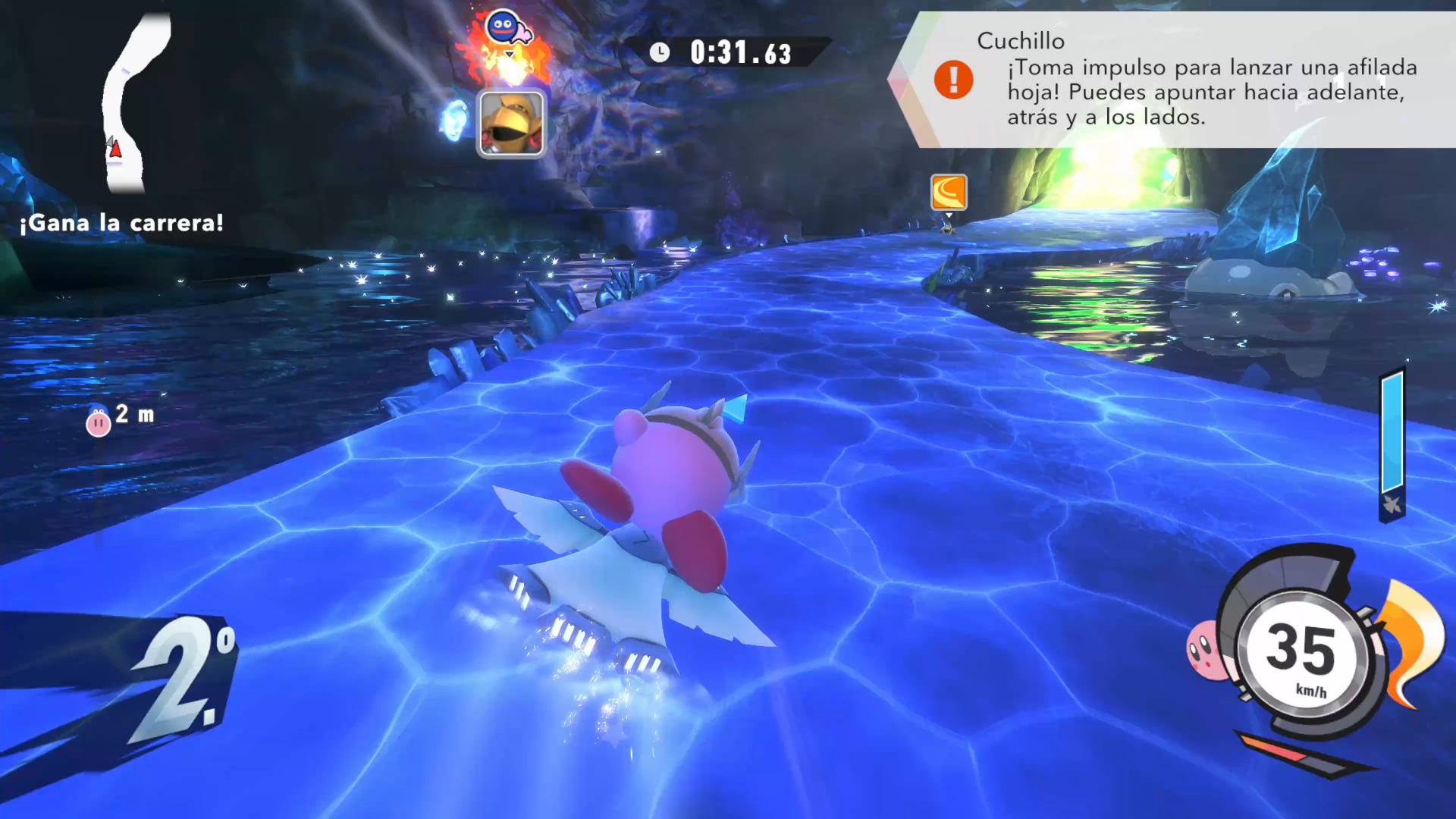Click the ¡Gana la carrera! objective
This screenshot has height=819, width=1456.
pos(121,223)
